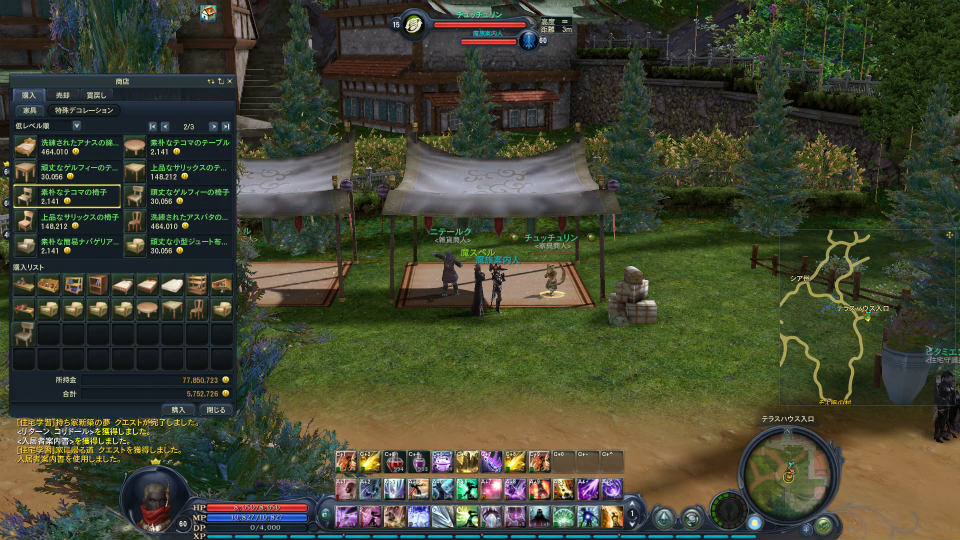Screen dimensions: 960x540
Task: Choose 素朴なテコマのテーブル shop item
Action: (178, 147)
